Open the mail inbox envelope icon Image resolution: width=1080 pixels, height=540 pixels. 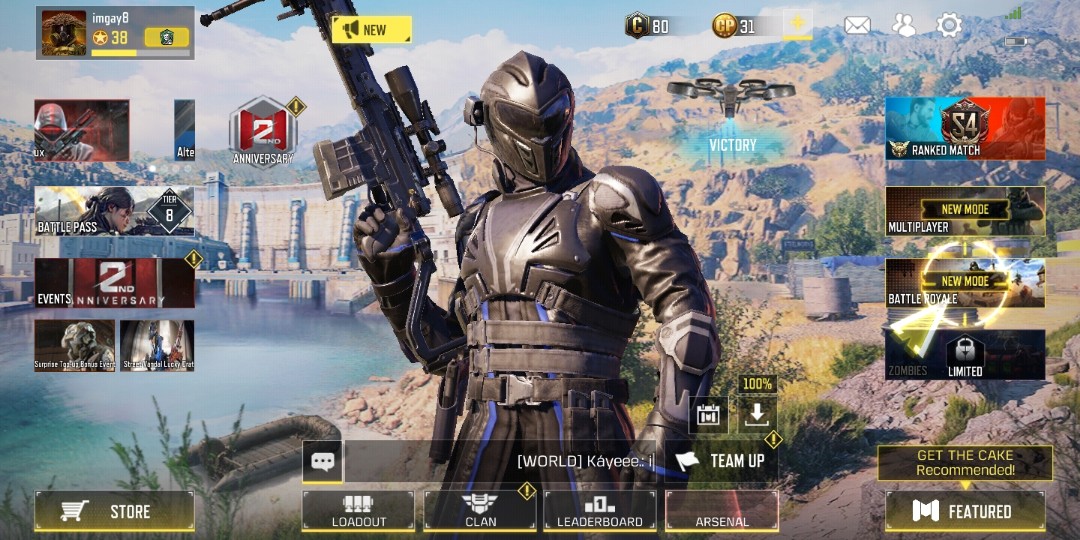857,26
